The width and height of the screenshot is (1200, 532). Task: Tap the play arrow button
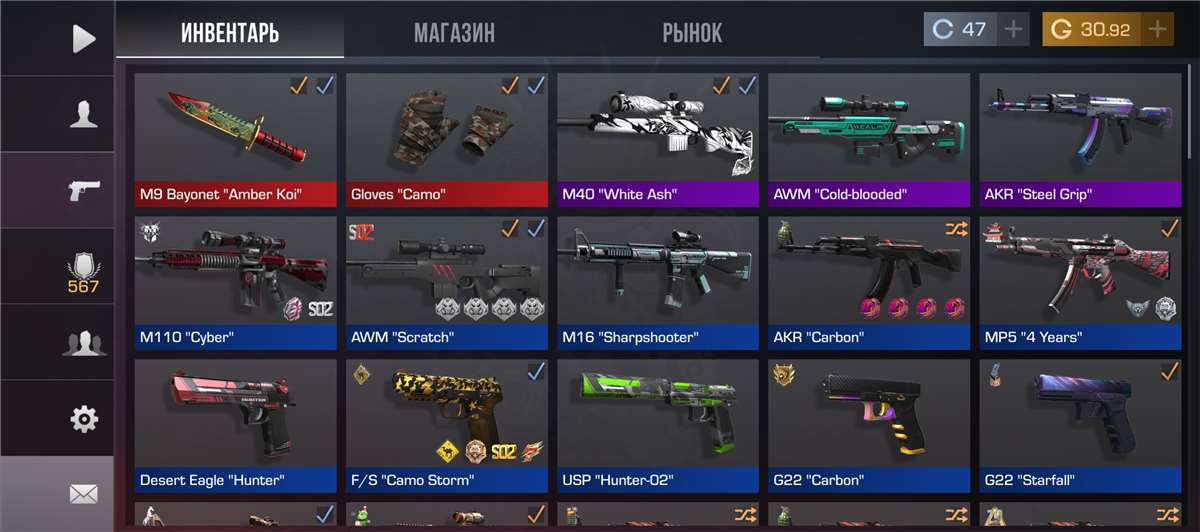[x=84, y=38]
